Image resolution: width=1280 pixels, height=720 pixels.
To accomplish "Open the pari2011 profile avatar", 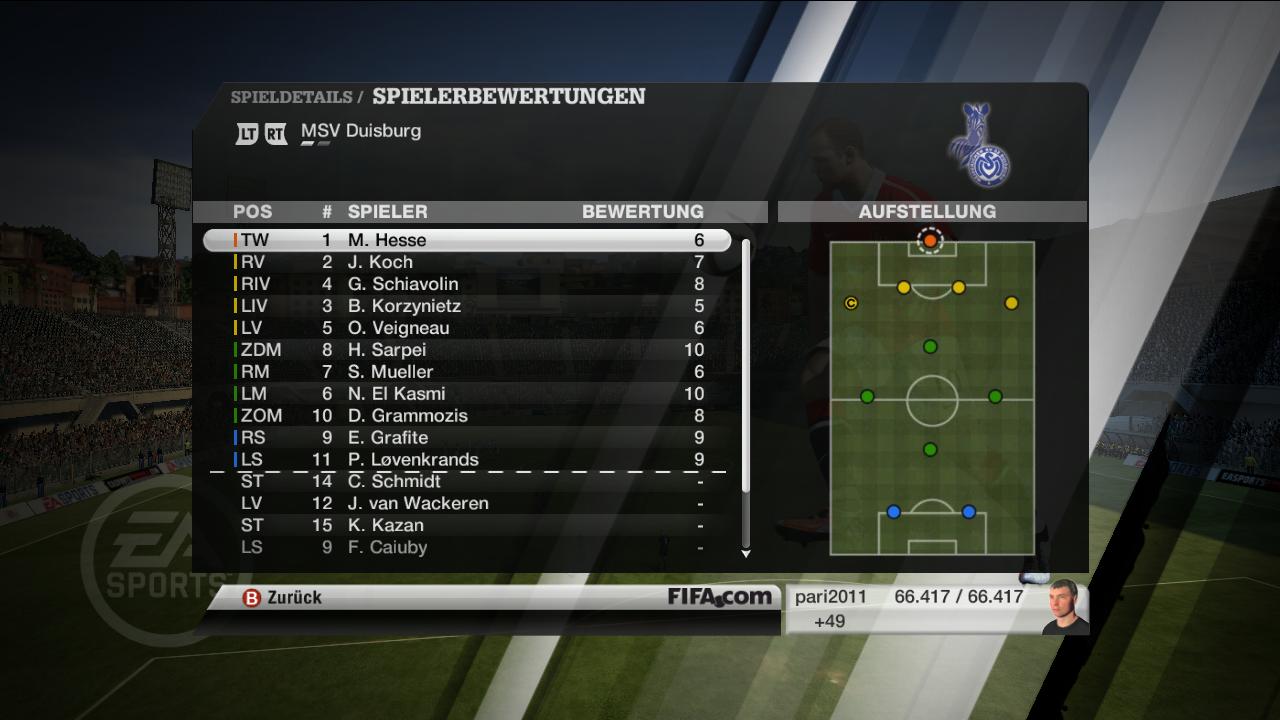I will 1063,606.
